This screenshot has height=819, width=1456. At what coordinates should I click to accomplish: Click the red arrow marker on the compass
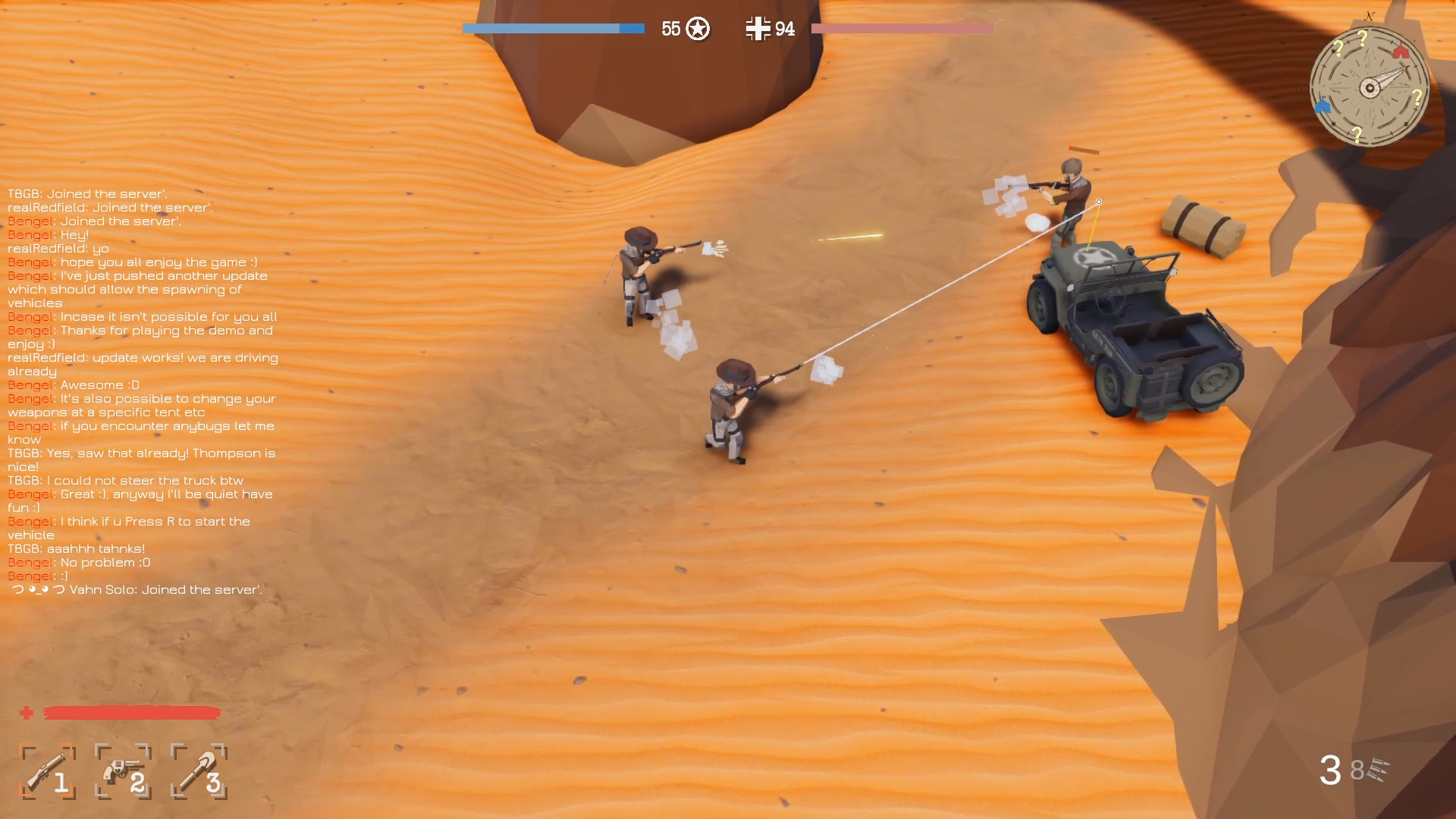[x=1402, y=51]
